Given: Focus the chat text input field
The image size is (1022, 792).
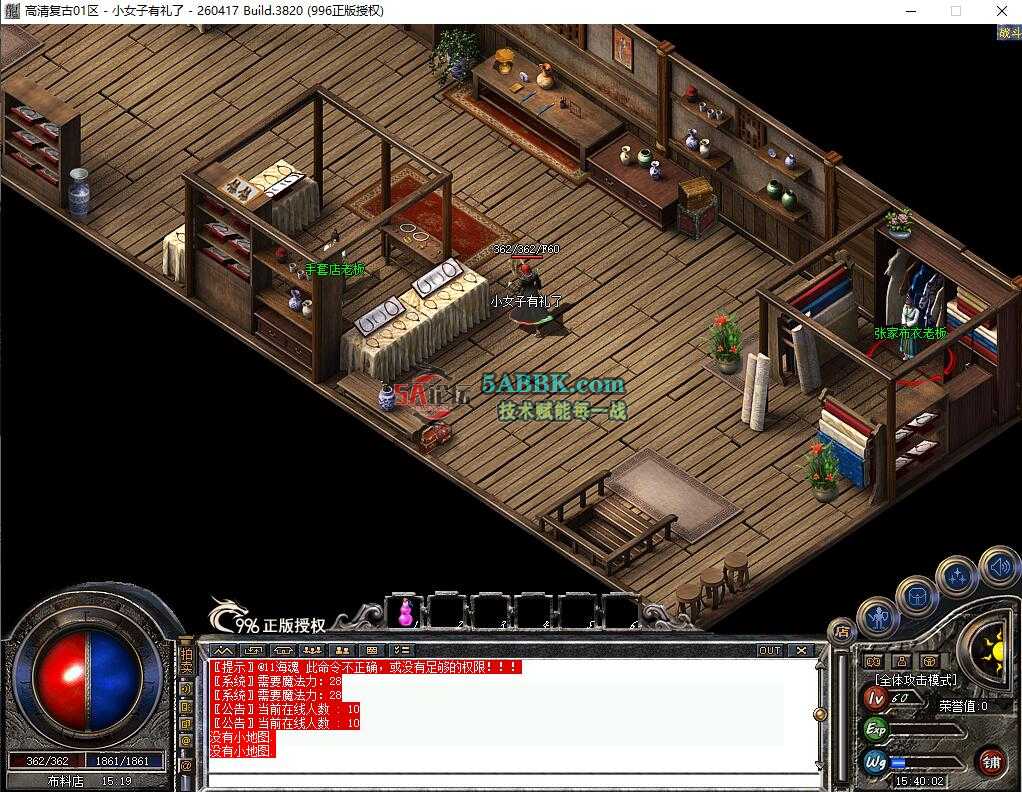Looking at the screenshot, I should [x=500, y=780].
